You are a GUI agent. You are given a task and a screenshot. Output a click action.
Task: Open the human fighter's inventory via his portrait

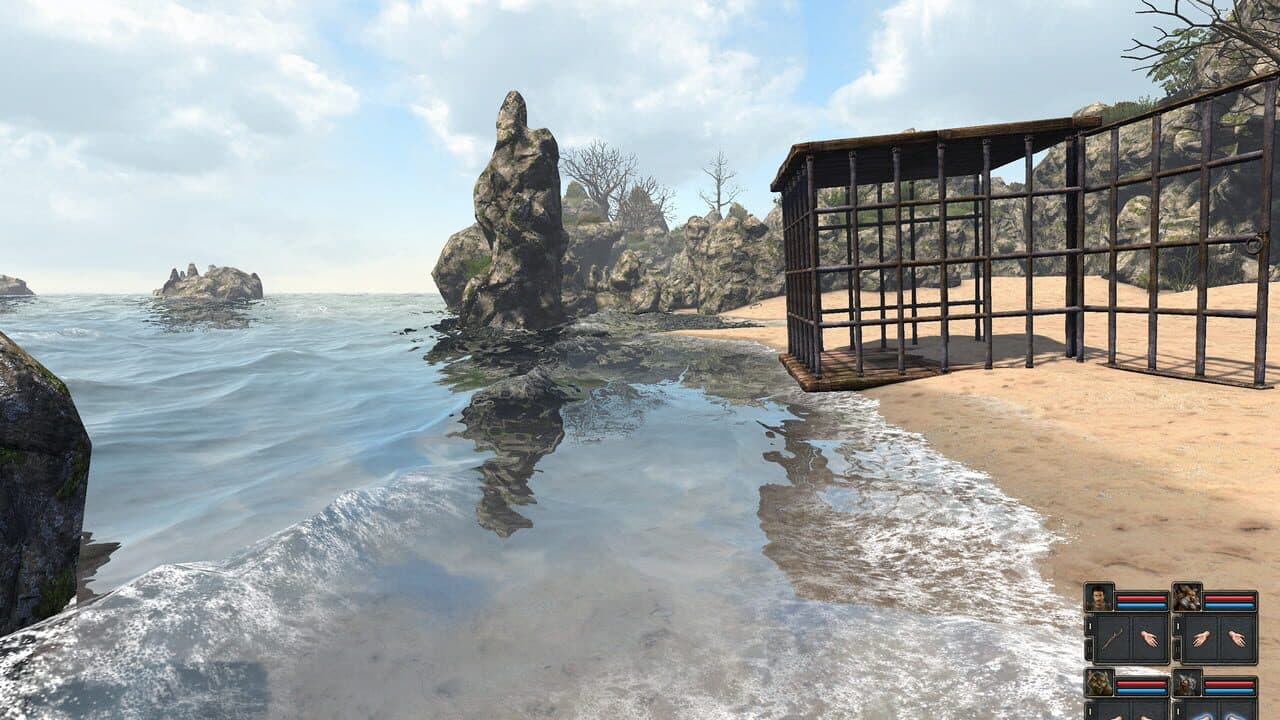coord(1100,597)
